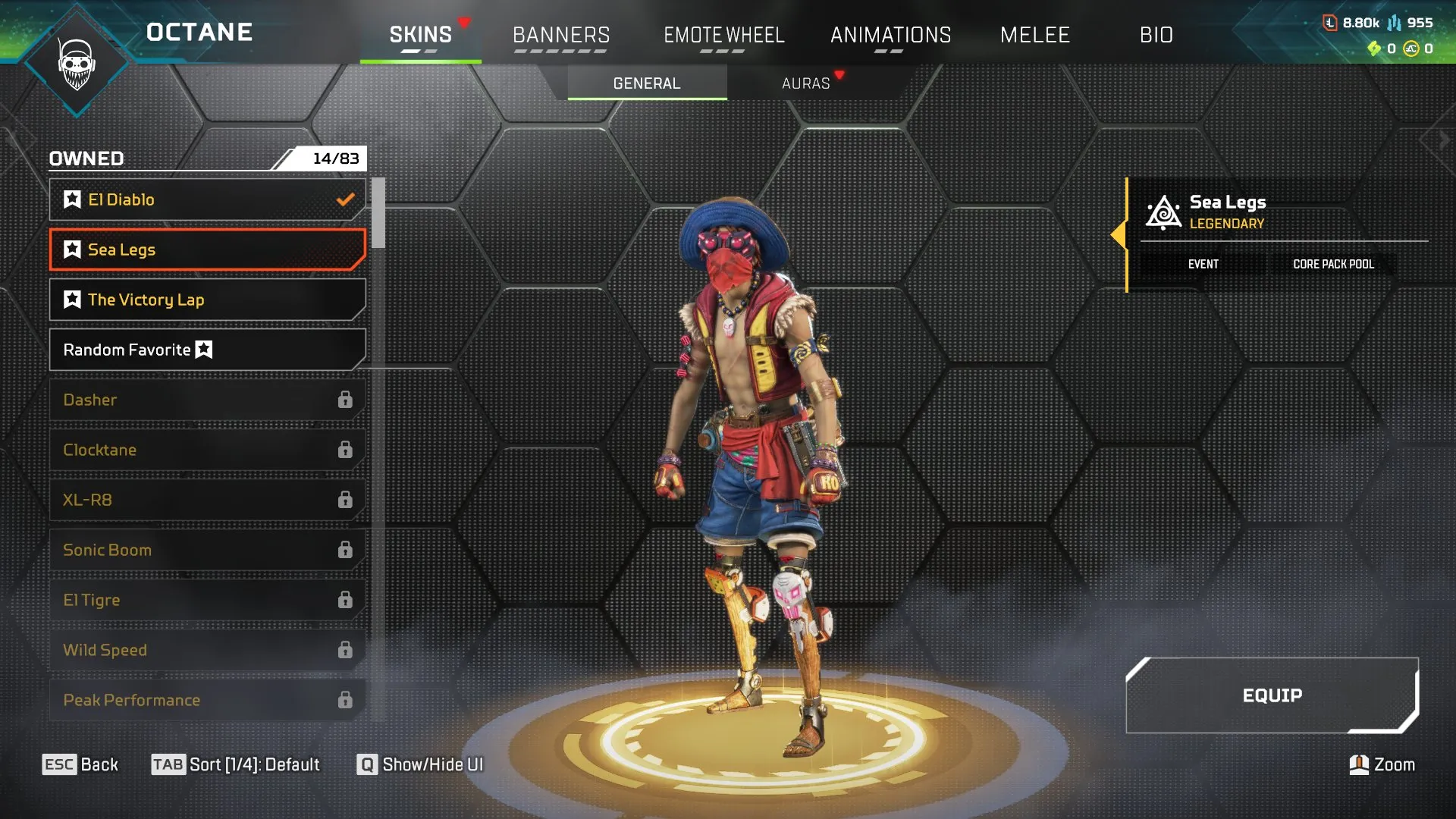Click the green crafting currency icon
This screenshot has width=1456, height=819.
tap(1375, 49)
